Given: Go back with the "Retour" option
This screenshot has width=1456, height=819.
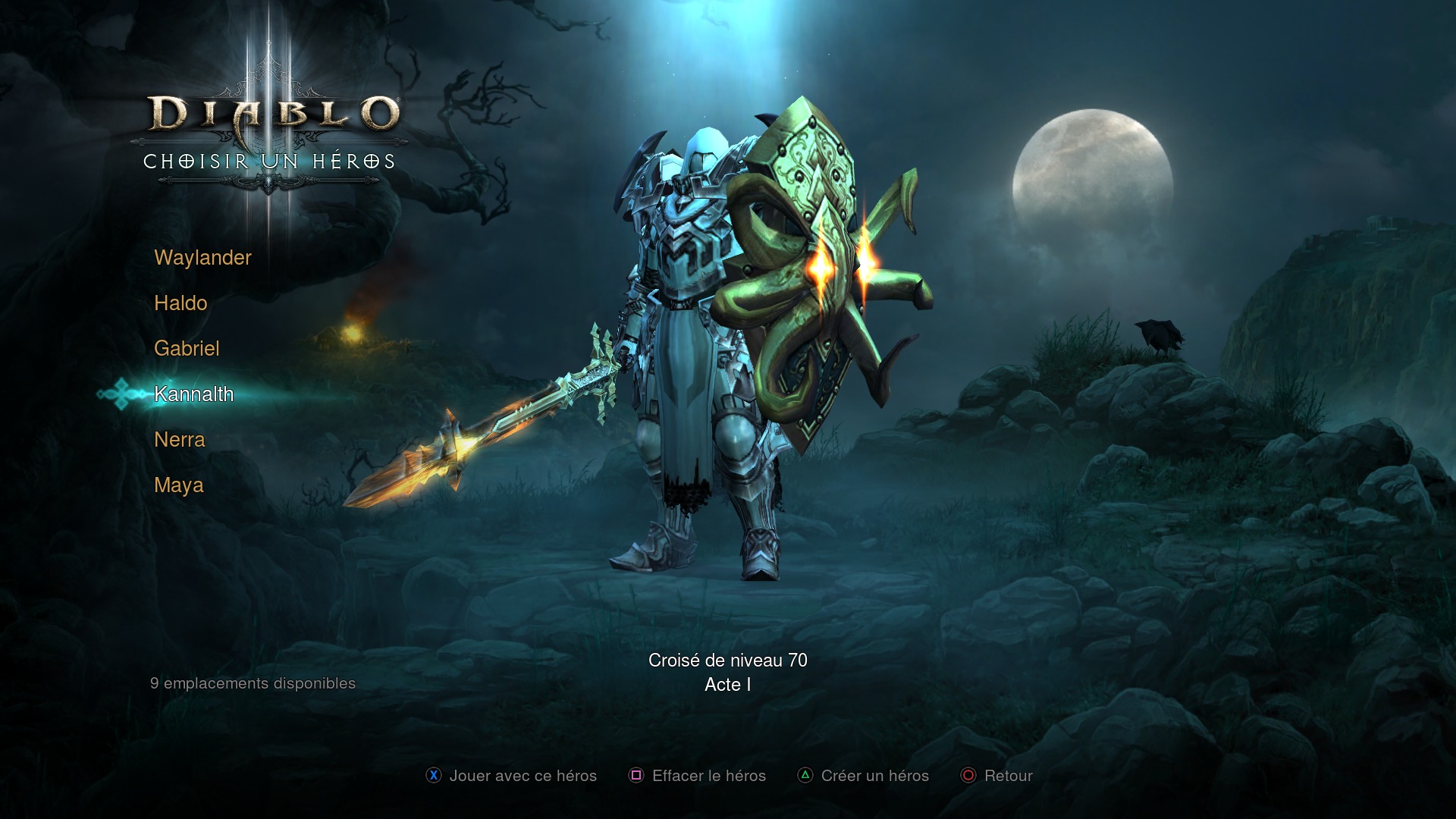Looking at the screenshot, I should tap(996, 776).
